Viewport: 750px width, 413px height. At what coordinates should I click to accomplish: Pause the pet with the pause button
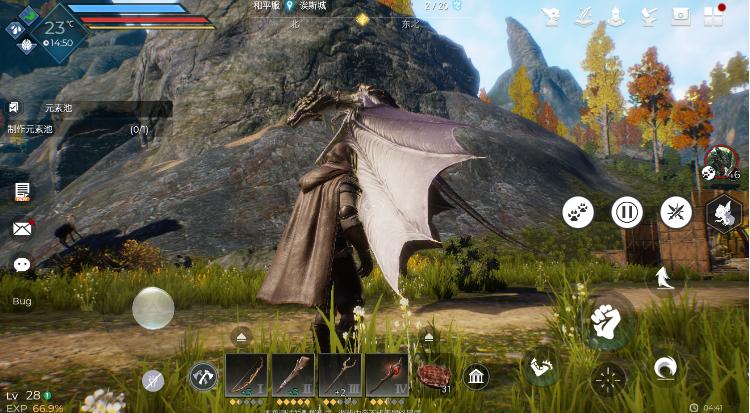(x=627, y=212)
